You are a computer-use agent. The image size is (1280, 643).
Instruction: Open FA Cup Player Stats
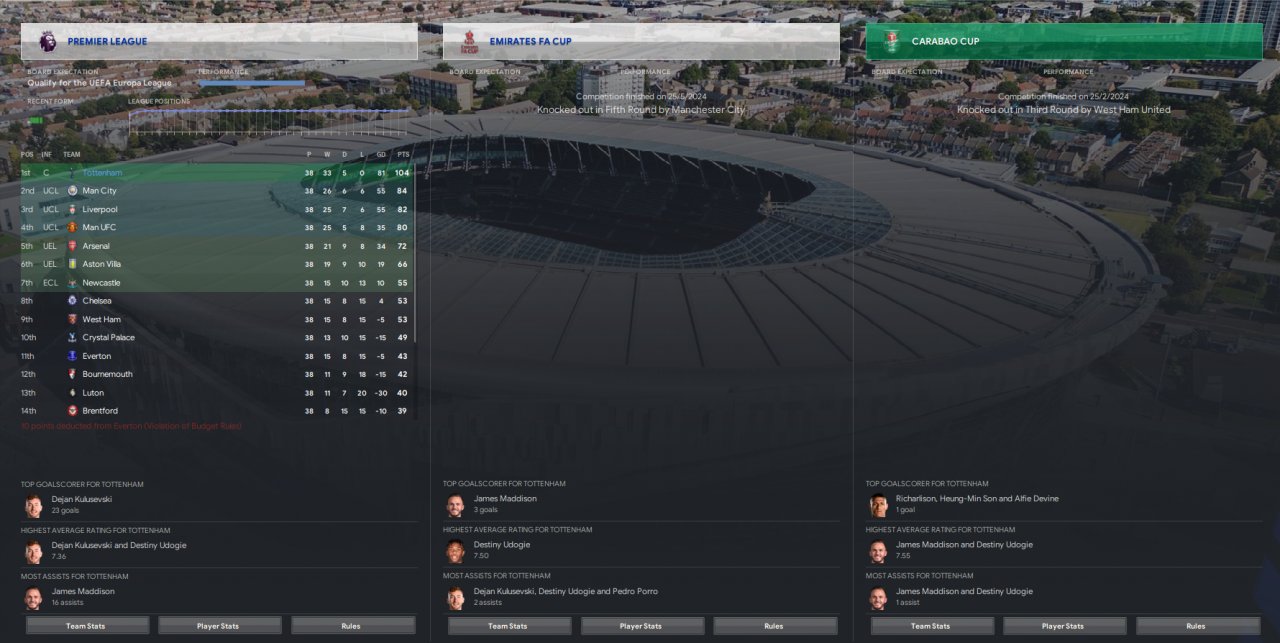[x=640, y=626]
